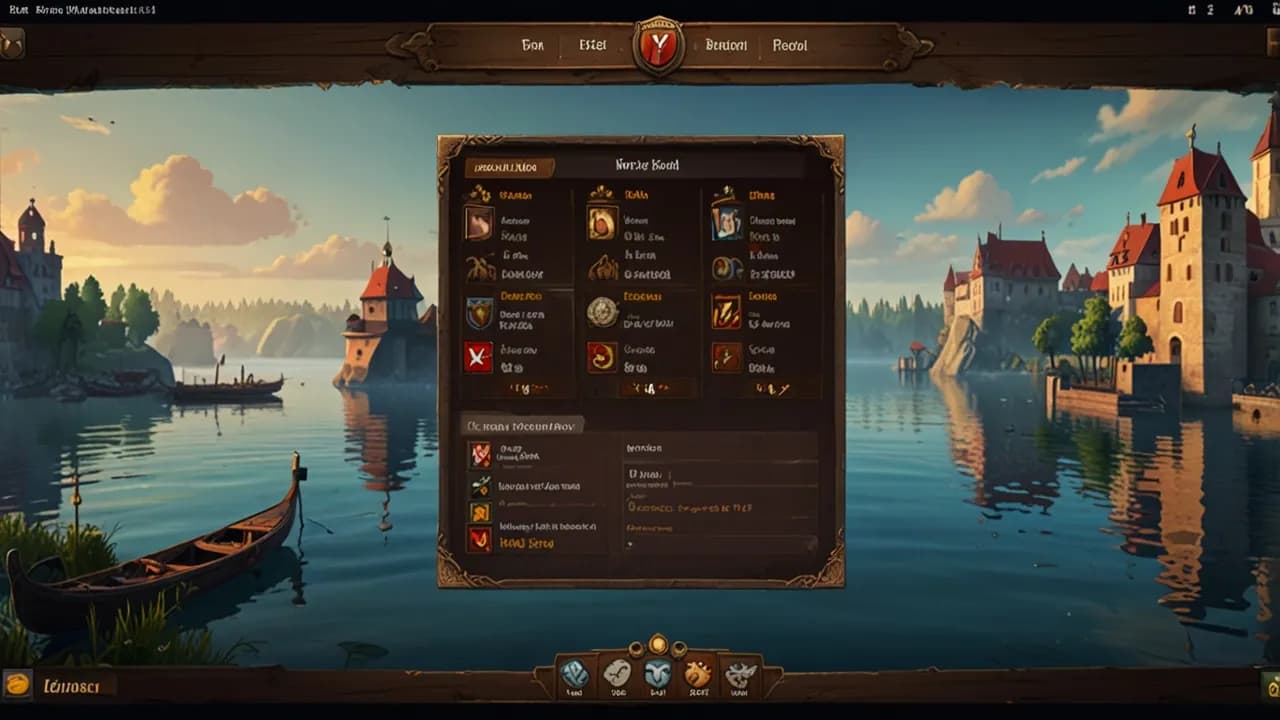Click the red shield emblem in top bar
The width and height of the screenshot is (1280, 720).
pos(658,46)
